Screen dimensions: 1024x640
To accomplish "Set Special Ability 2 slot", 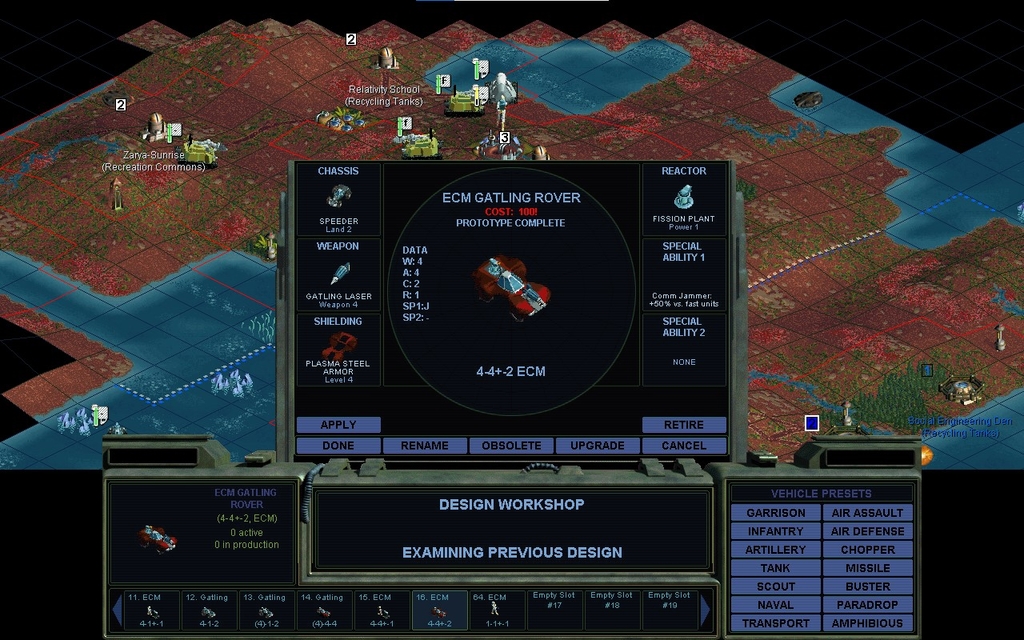I will (x=684, y=350).
